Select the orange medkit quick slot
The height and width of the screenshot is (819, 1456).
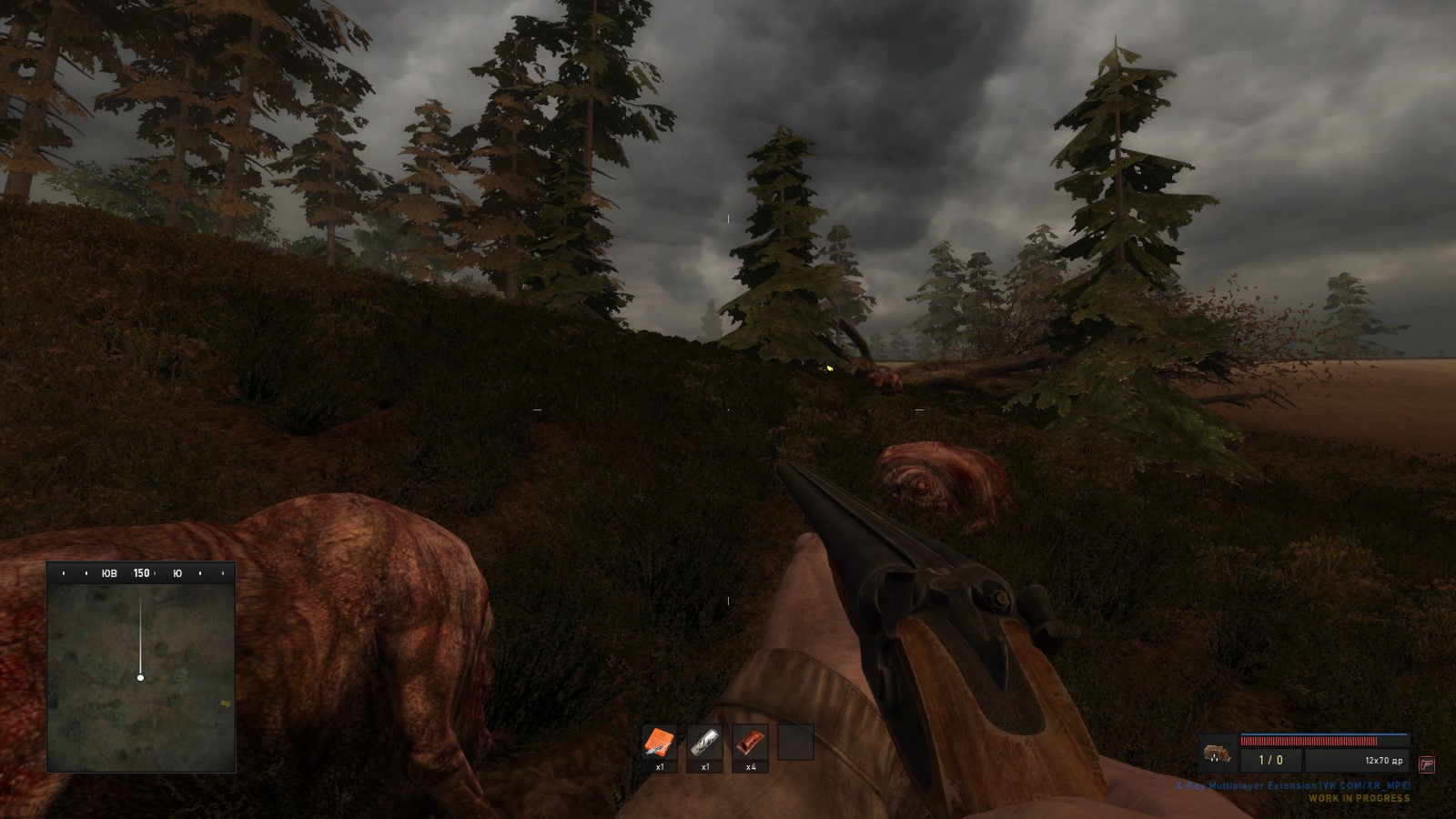click(x=660, y=743)
